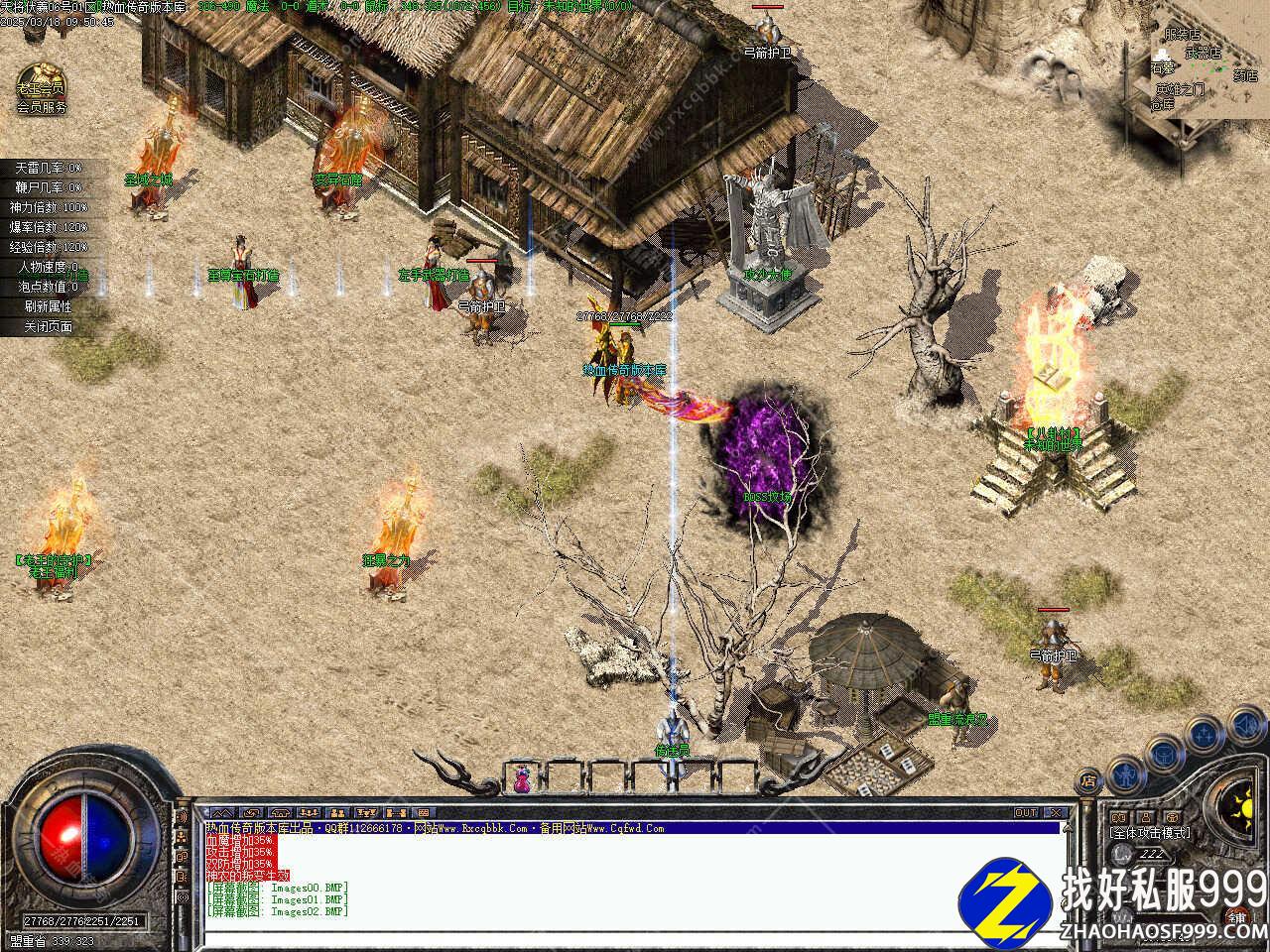Click the minimap in the top-right corner

(x=1191, y=69)
